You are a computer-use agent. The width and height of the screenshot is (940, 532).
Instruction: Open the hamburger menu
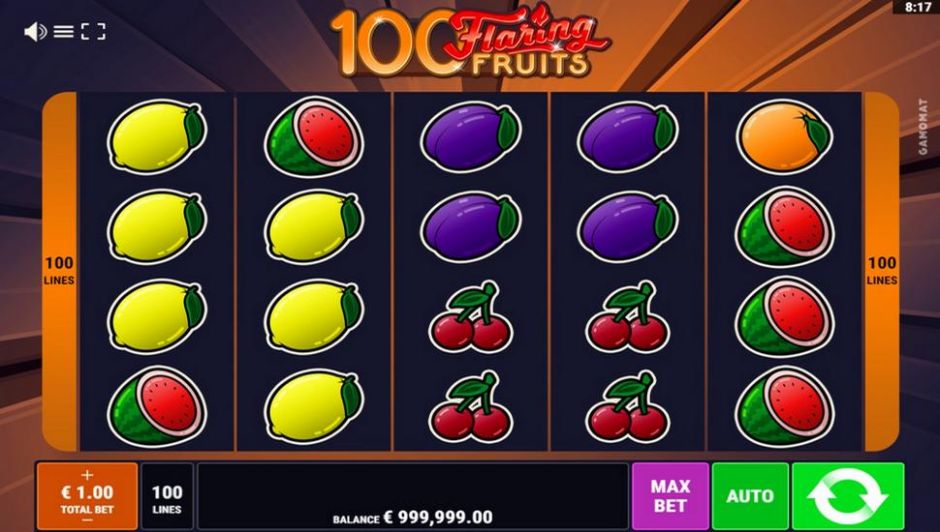pyautogui.click(x=64, y=32)
